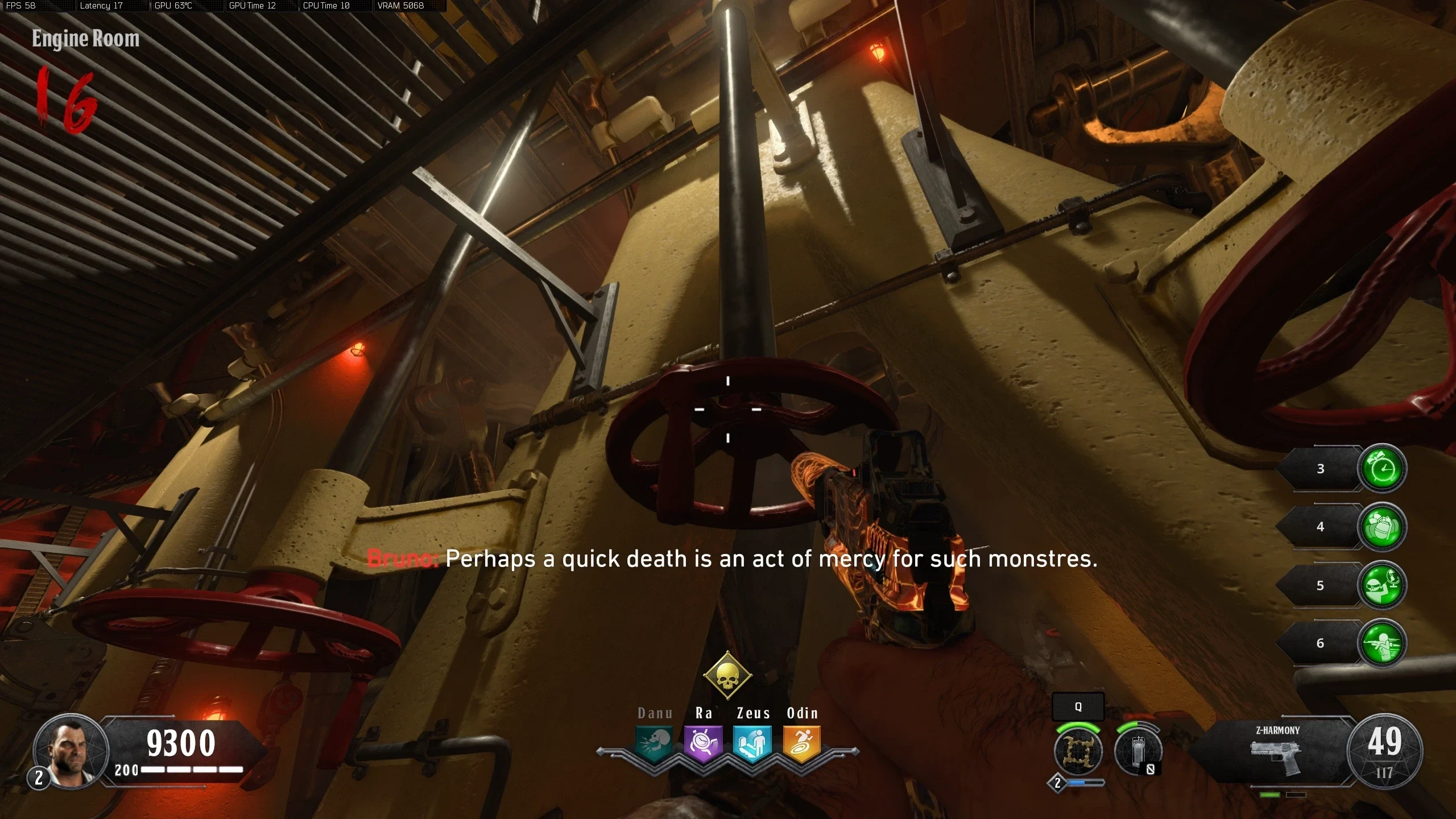Select the orange Odin perk icon

(x=802, y=743)
